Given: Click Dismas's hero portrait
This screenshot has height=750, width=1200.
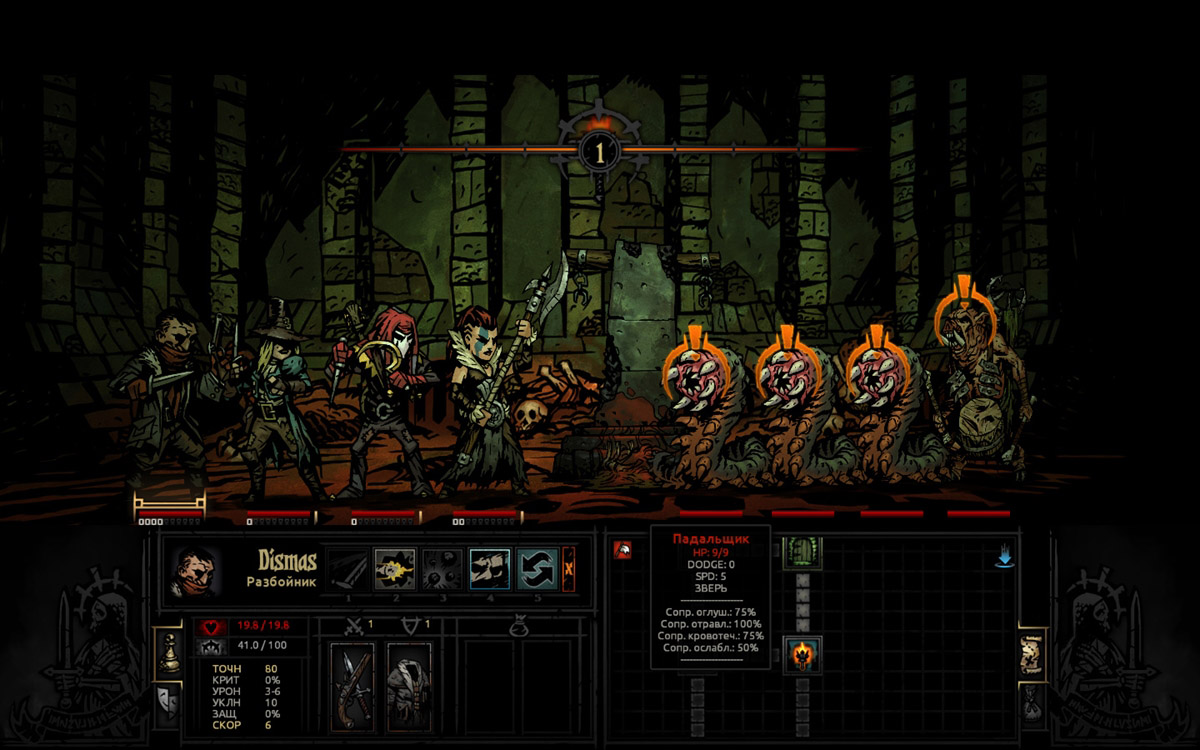Looking at the screenshot, I should (x=194, y=569).
